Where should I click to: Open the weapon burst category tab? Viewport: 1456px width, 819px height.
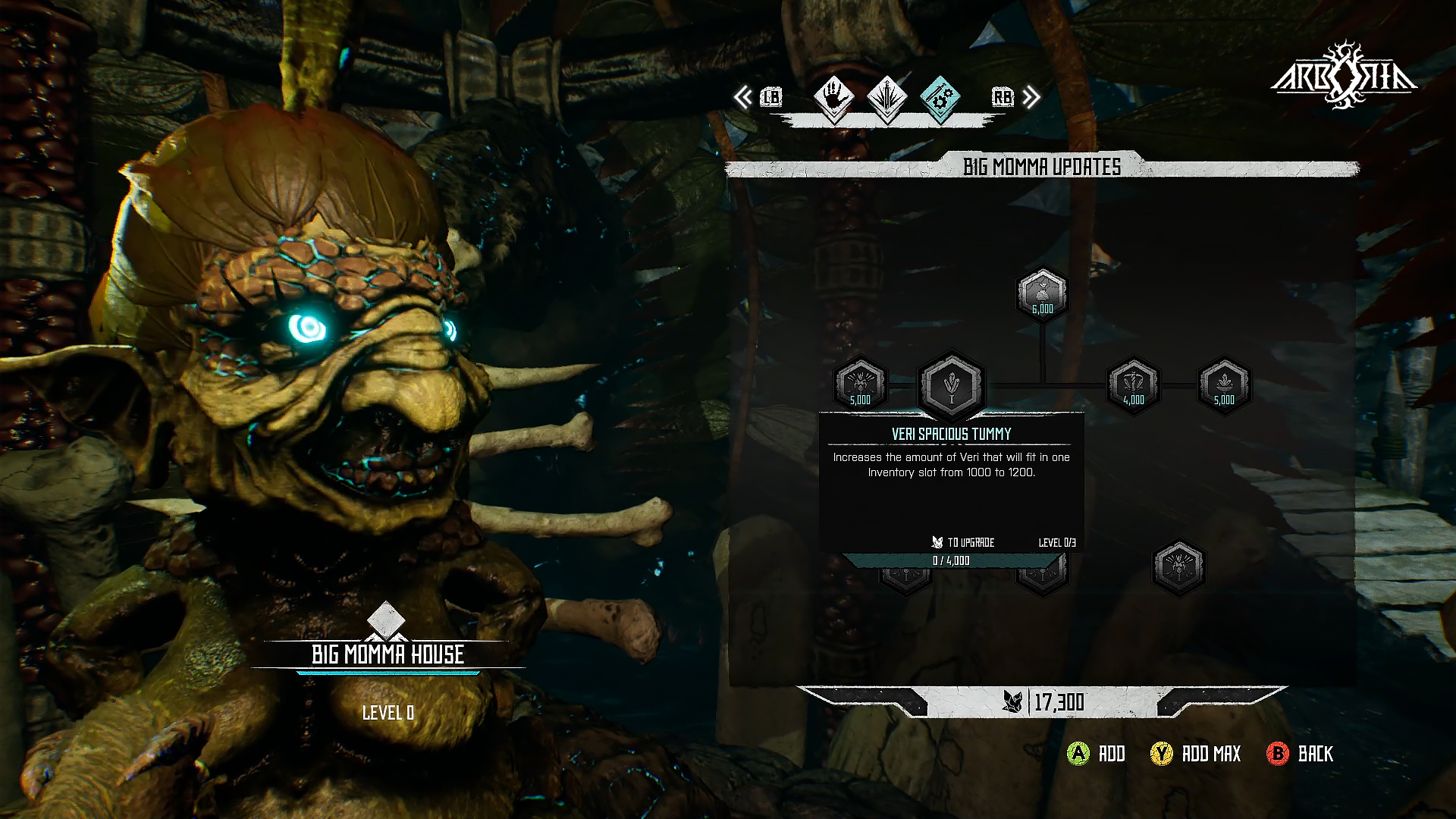[x=886, y=98]
